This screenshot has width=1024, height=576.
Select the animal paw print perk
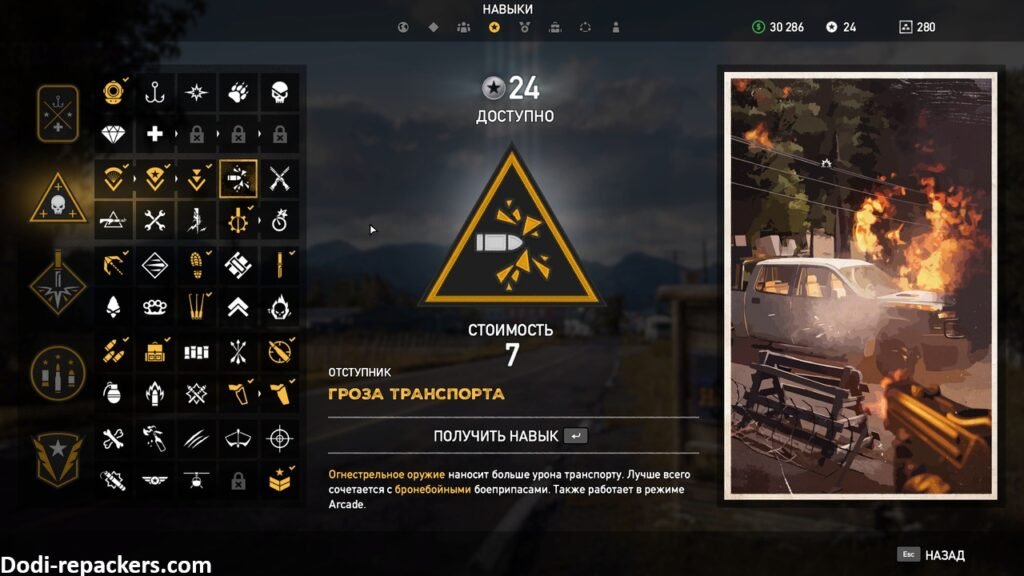pos(238,92)
